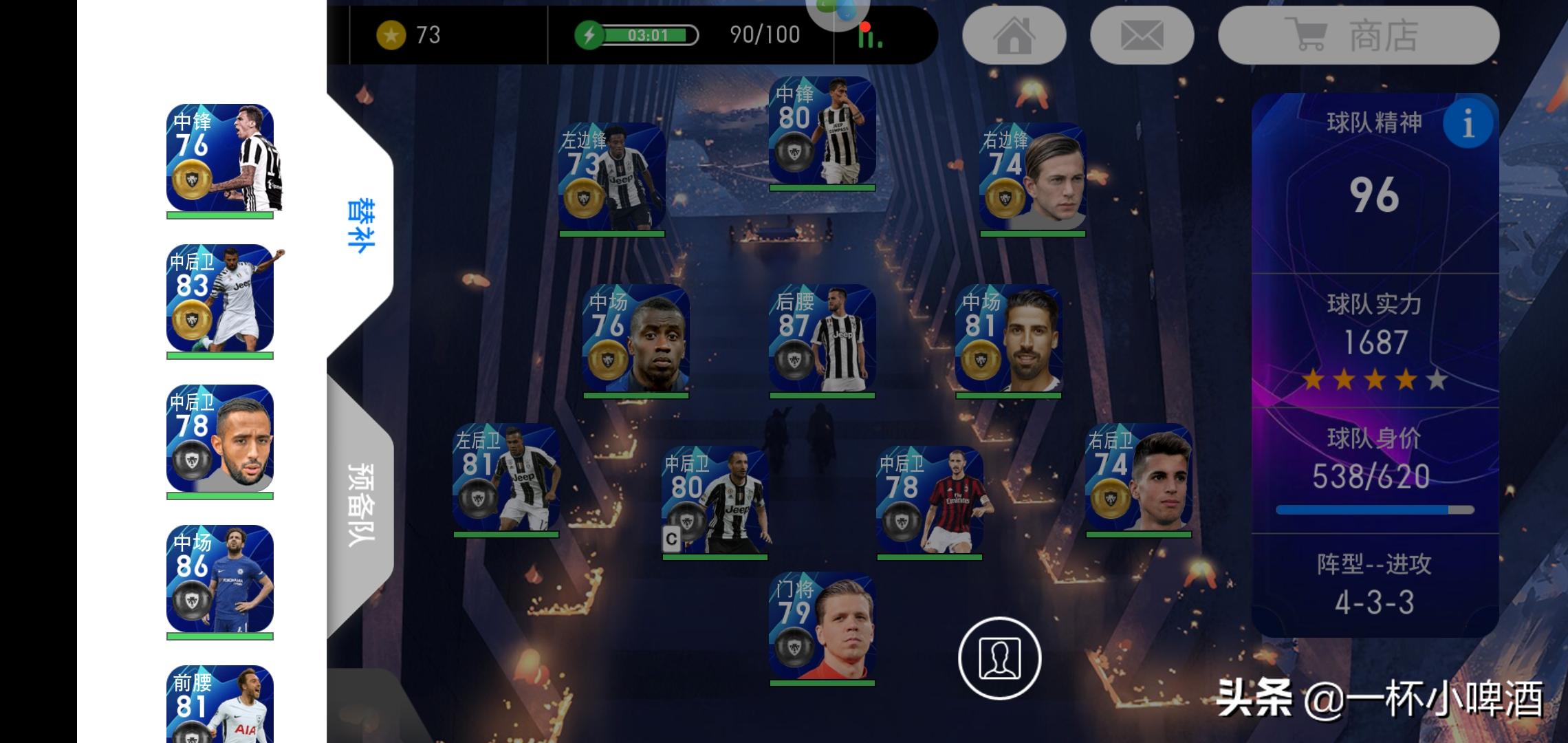Open the mail envelope button
The image size is (1568, 743).
click(1142, 36)
